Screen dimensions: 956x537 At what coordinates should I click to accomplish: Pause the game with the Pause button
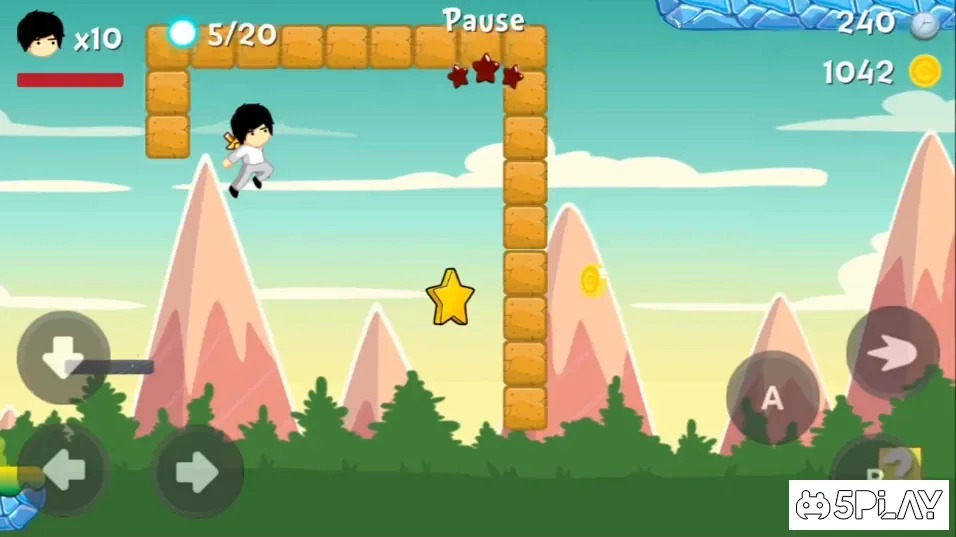[x=484, y=20]
